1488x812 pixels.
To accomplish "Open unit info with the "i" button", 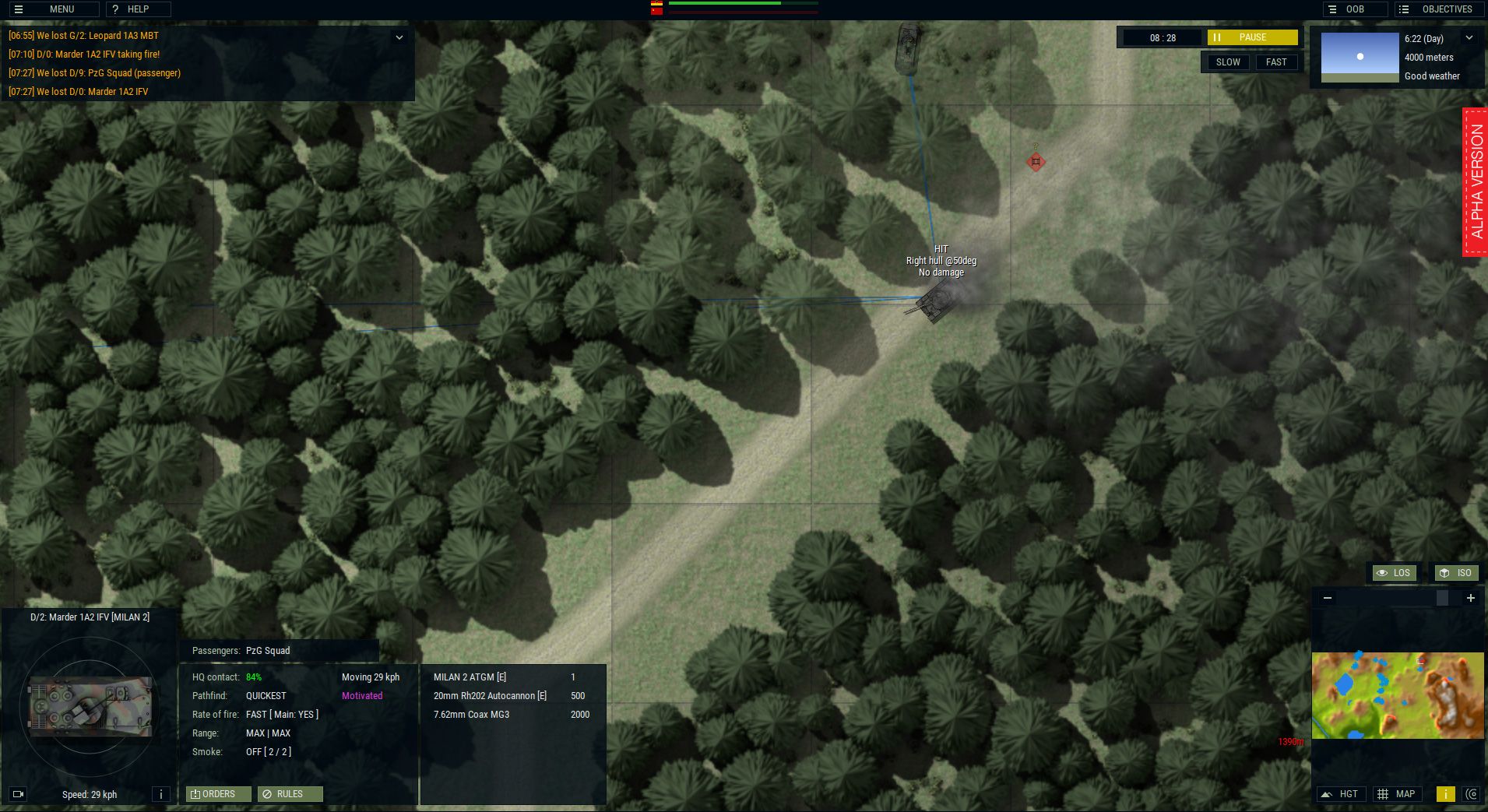I will click(x=161, y=794).
